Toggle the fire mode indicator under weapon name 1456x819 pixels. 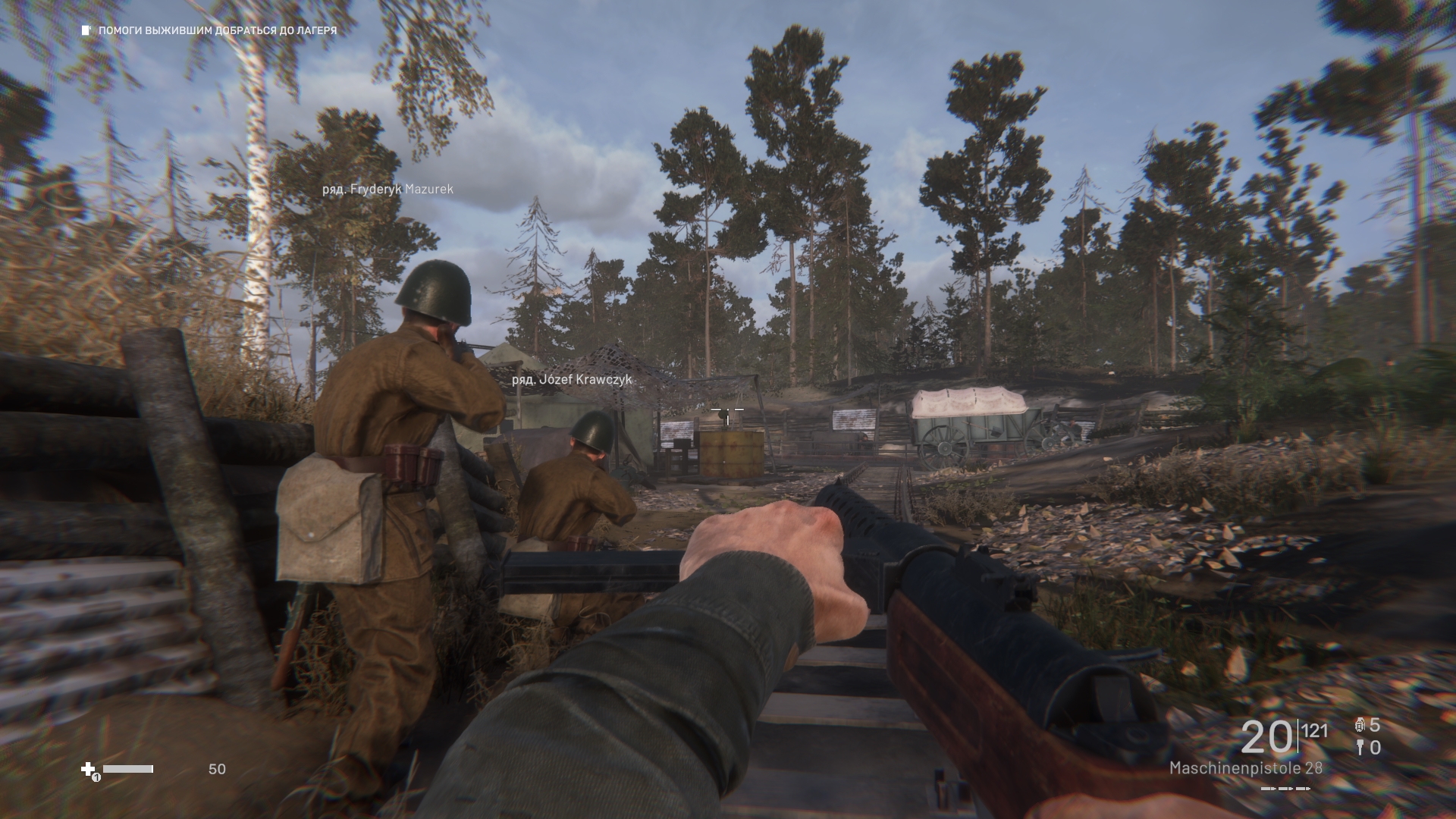pyautogui.click(x=1285, y=789)
